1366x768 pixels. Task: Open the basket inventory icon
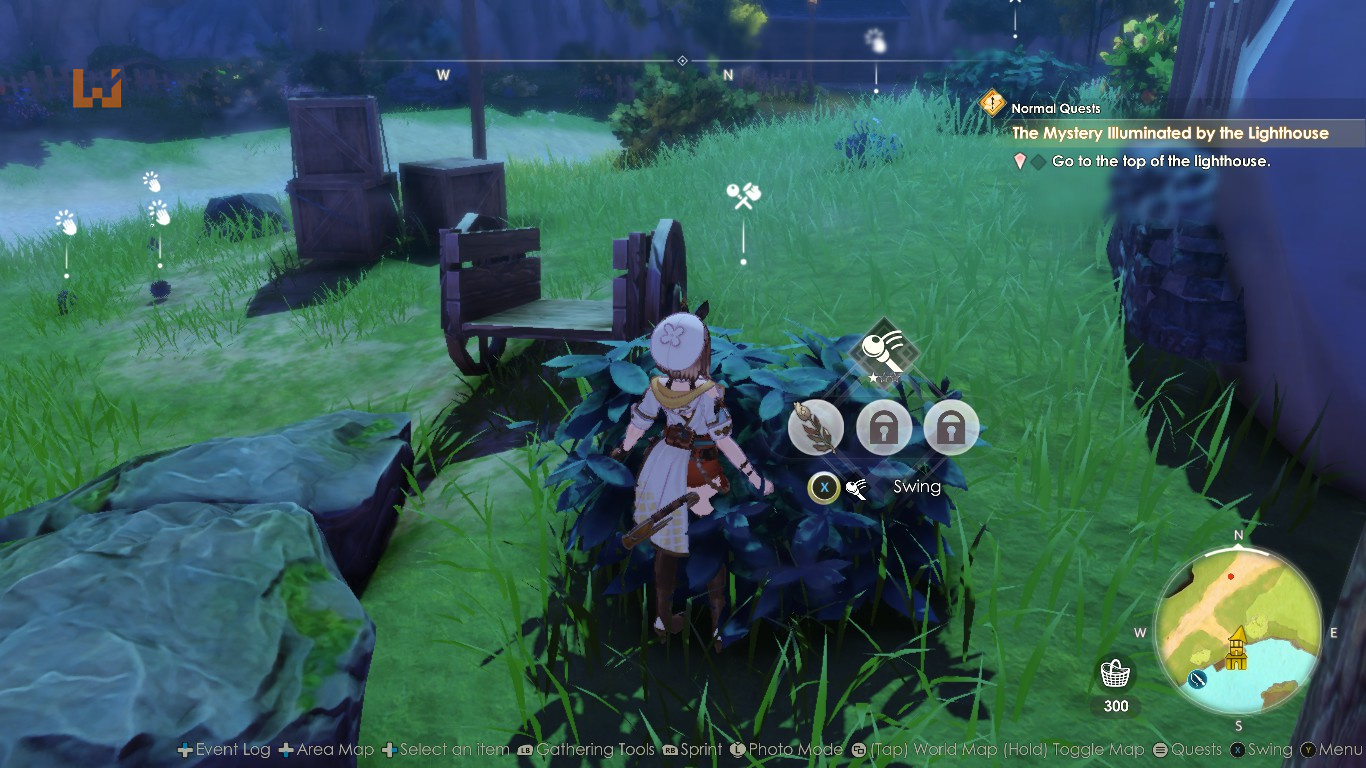coord(1115,674)
